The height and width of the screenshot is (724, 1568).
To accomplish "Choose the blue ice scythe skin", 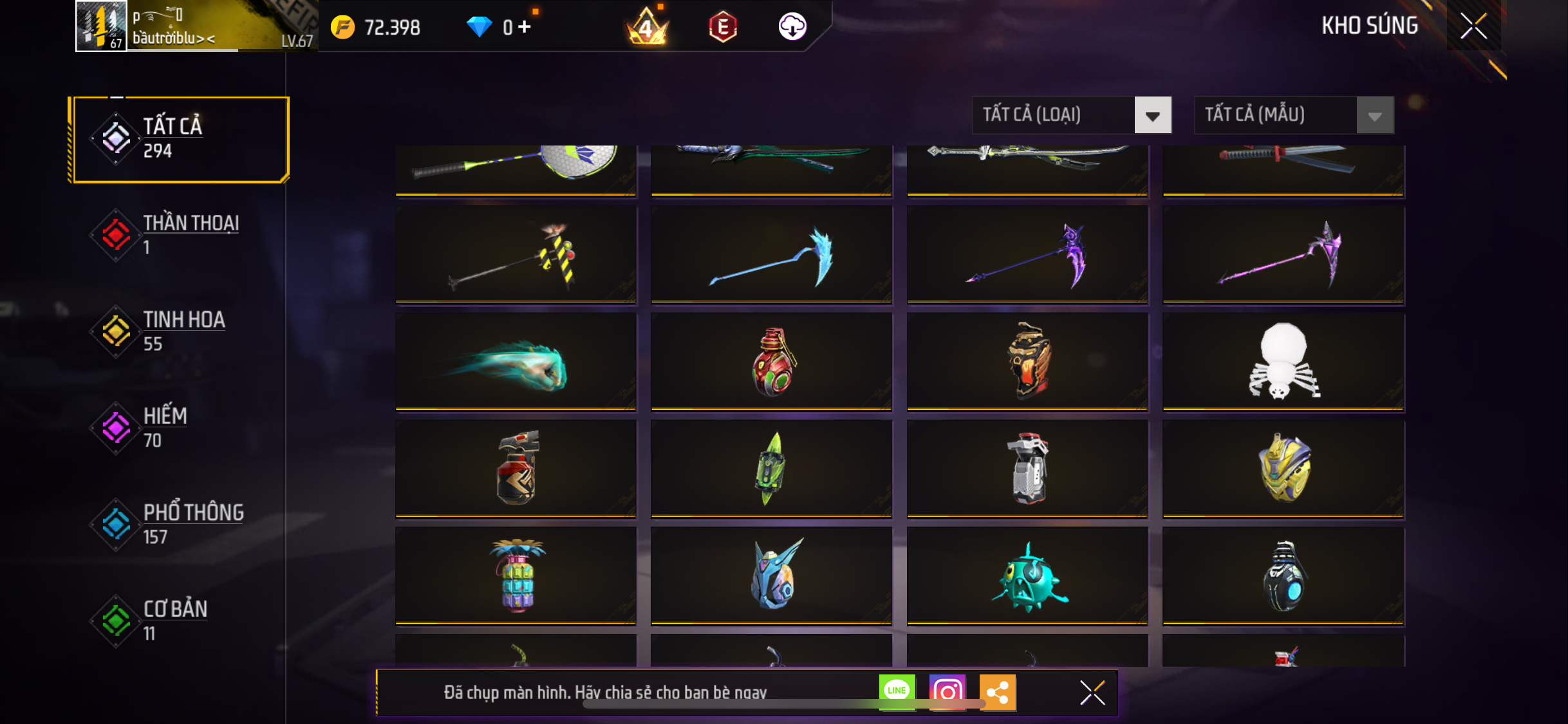I will [x=771, y=255].
